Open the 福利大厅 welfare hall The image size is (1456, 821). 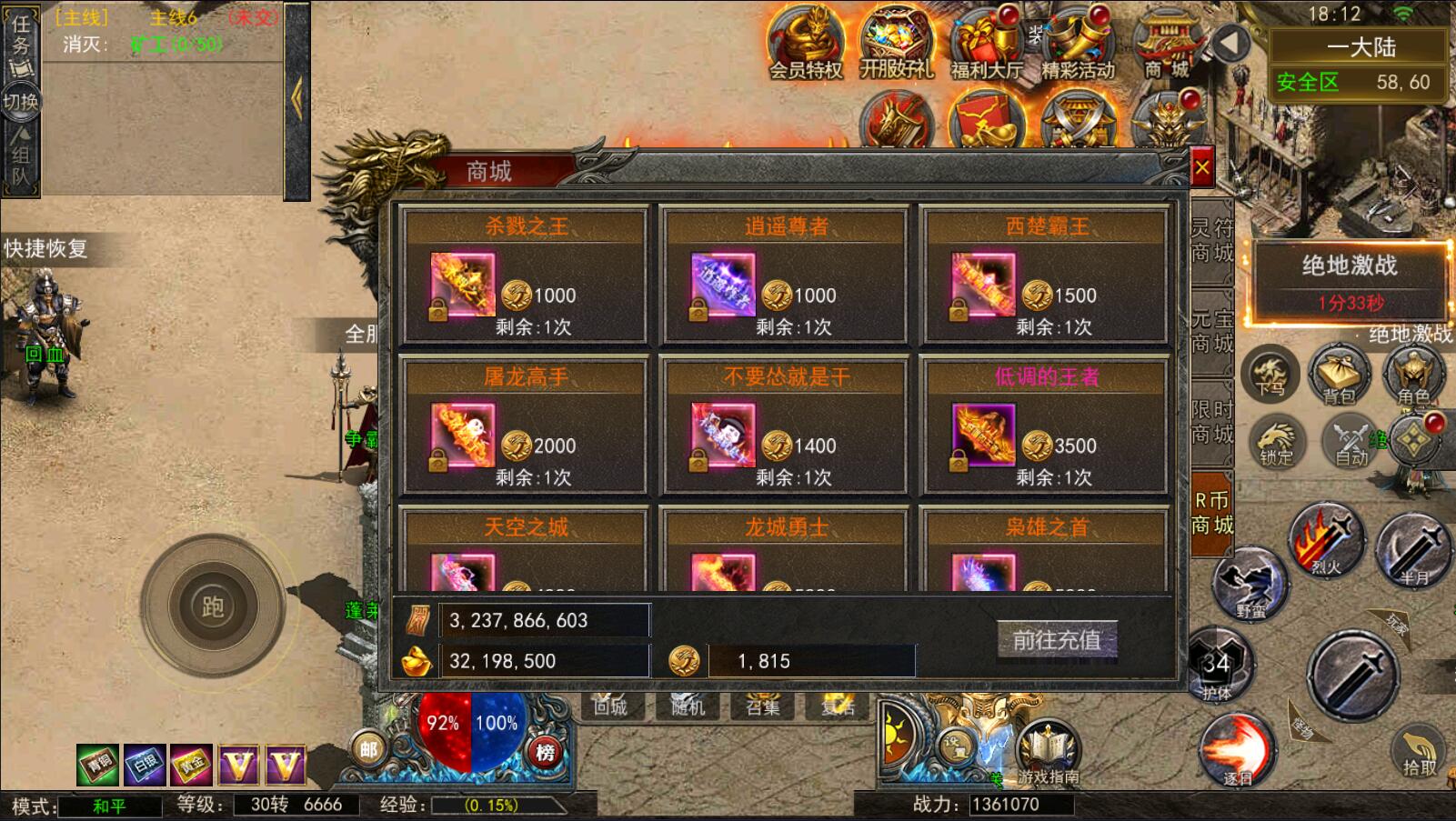pos(986,44)
